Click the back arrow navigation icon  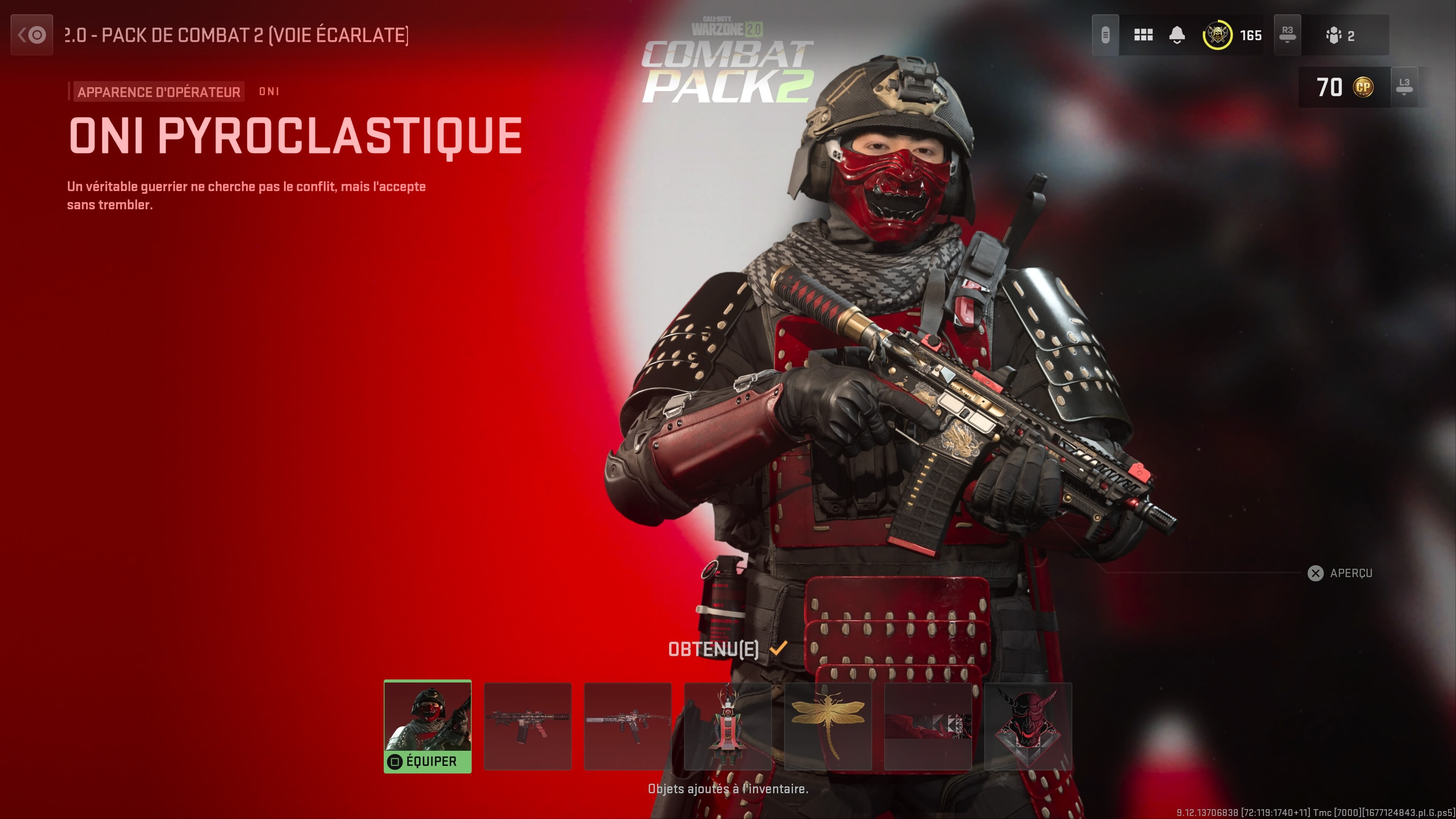[x=31, y=35]
